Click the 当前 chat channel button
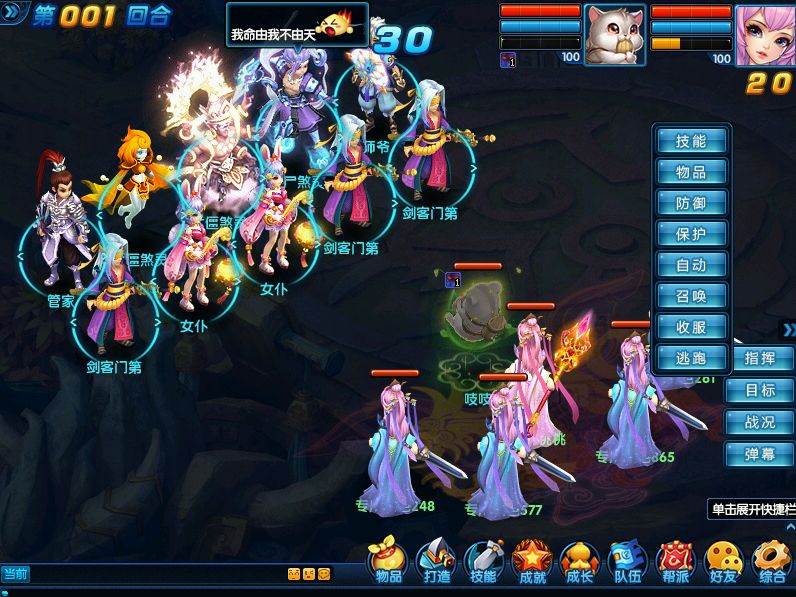796x597 pixels. (x=16, y=574)
